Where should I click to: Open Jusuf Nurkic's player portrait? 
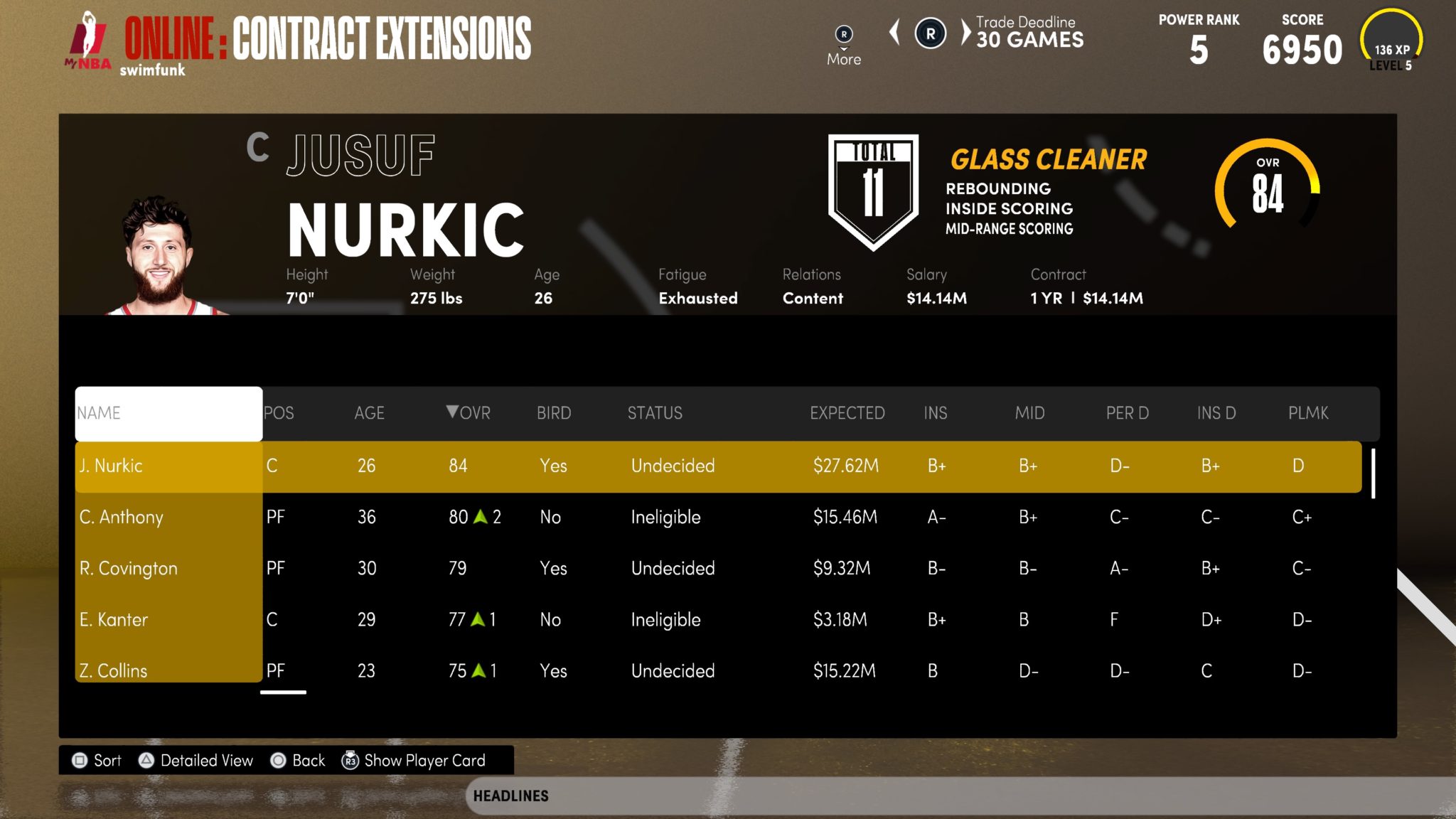pos(159,256)
